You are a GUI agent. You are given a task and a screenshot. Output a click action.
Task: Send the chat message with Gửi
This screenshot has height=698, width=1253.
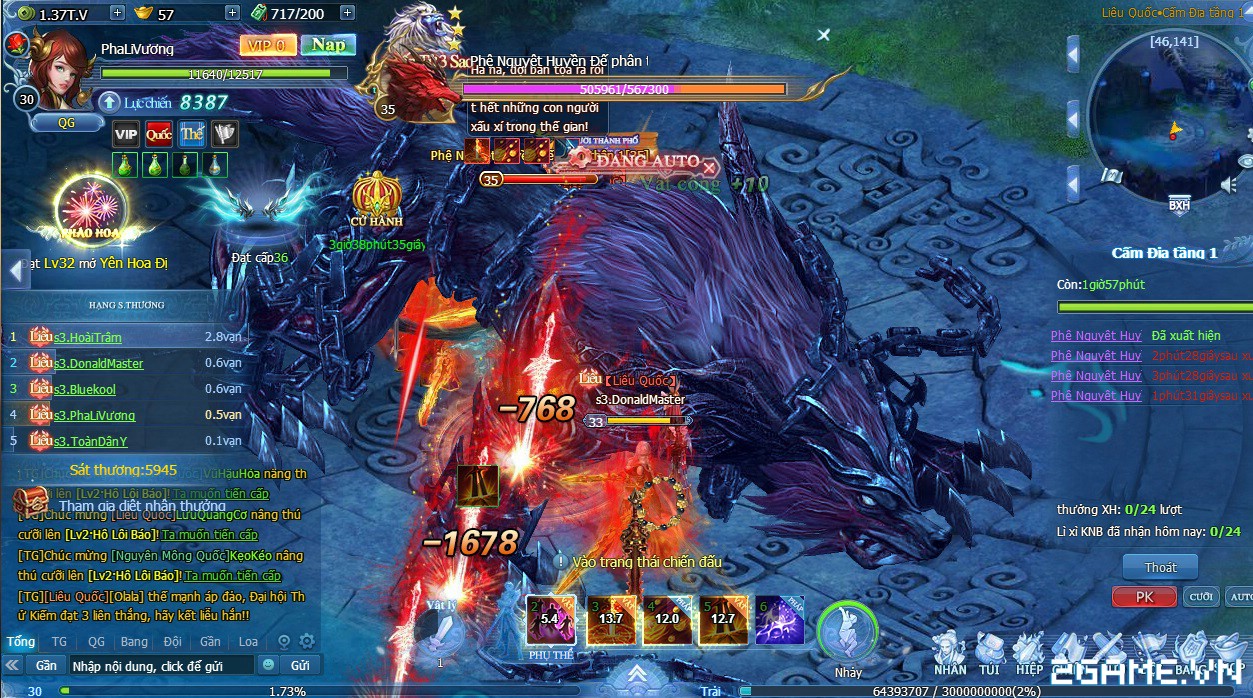[x=300, y=665]
